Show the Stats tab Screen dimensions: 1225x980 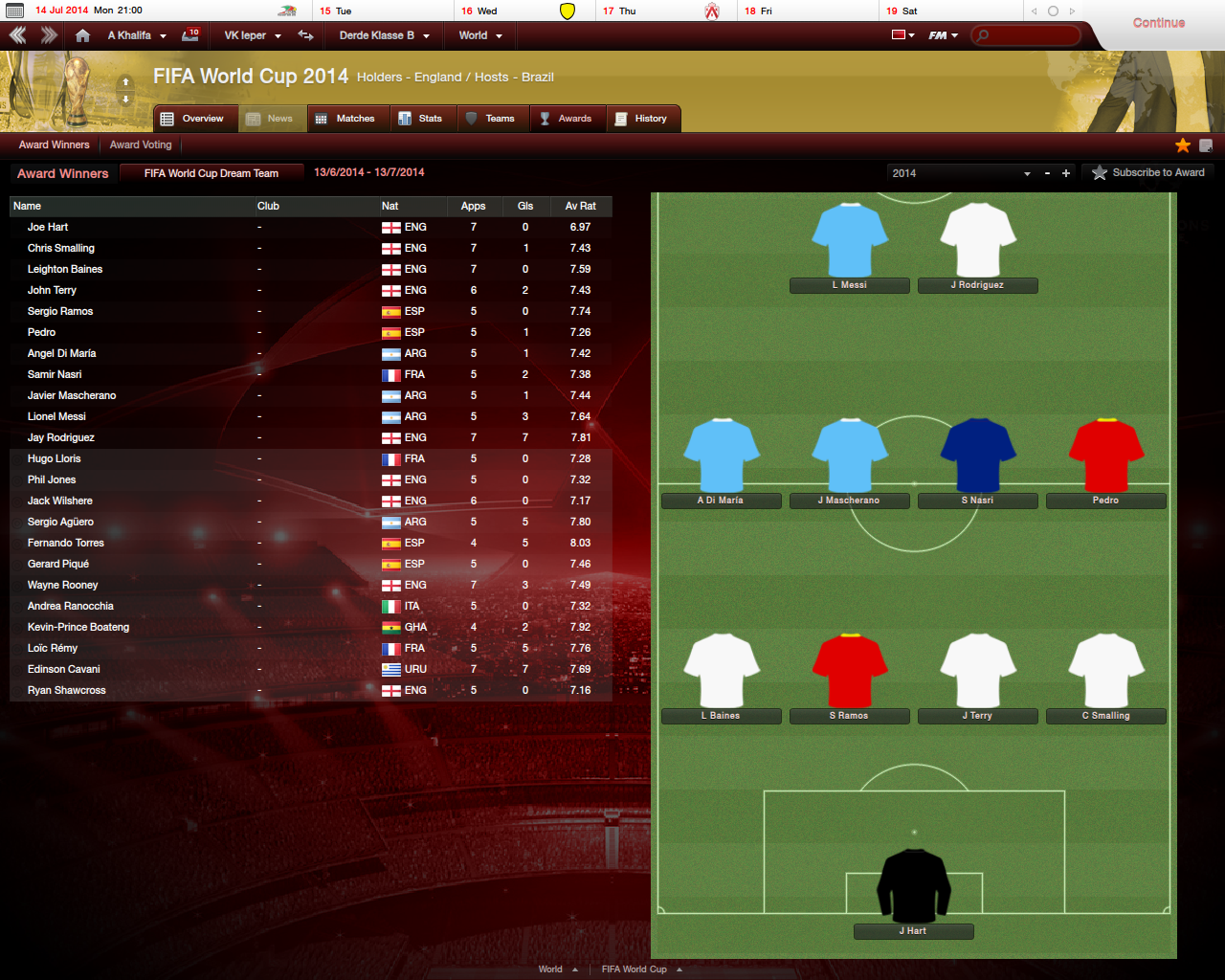point(421,119)
